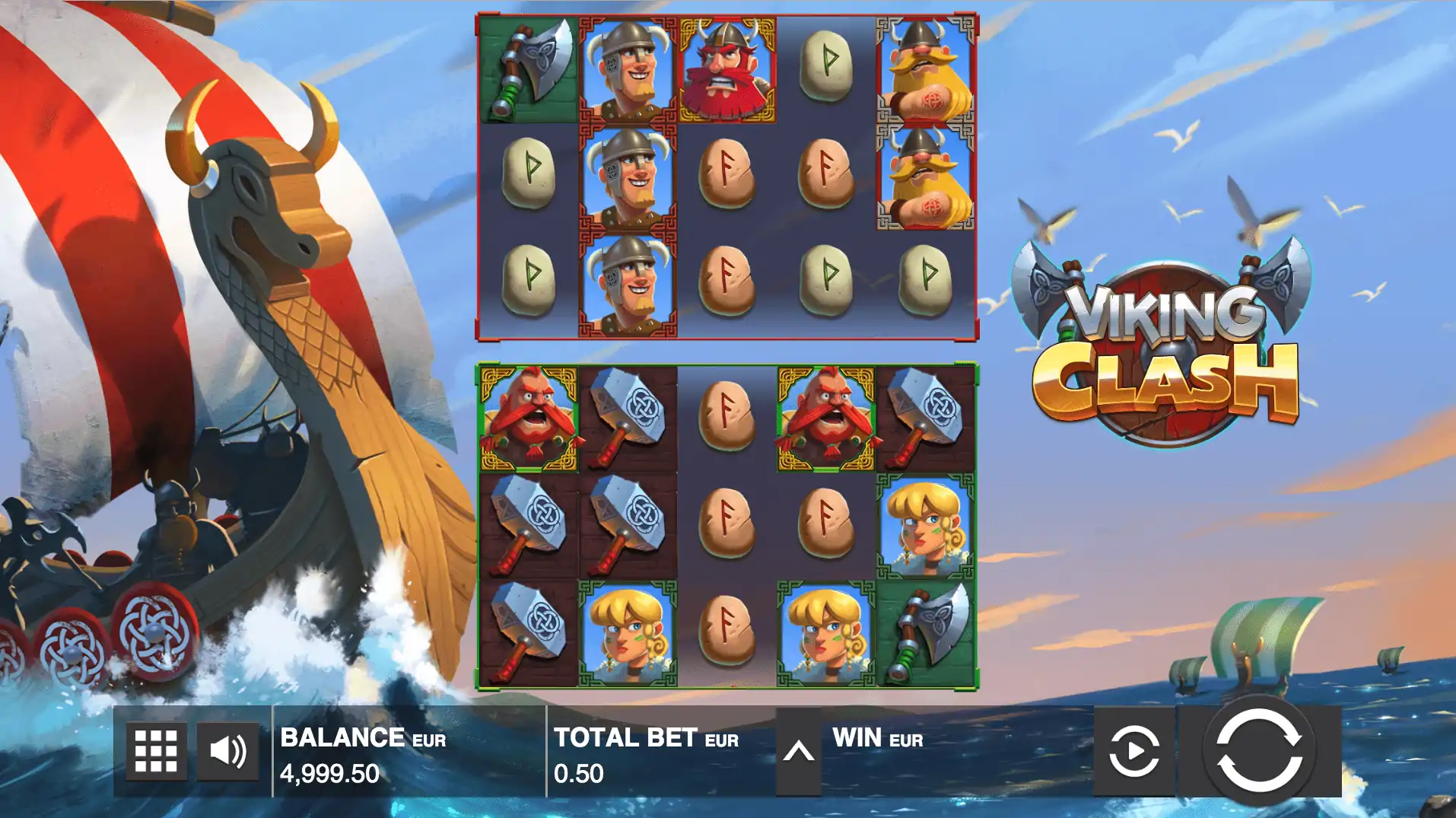The image size is (1456, 818).
Task: Spin the reels with the spin button
Action: click(x=1259, y=750)
